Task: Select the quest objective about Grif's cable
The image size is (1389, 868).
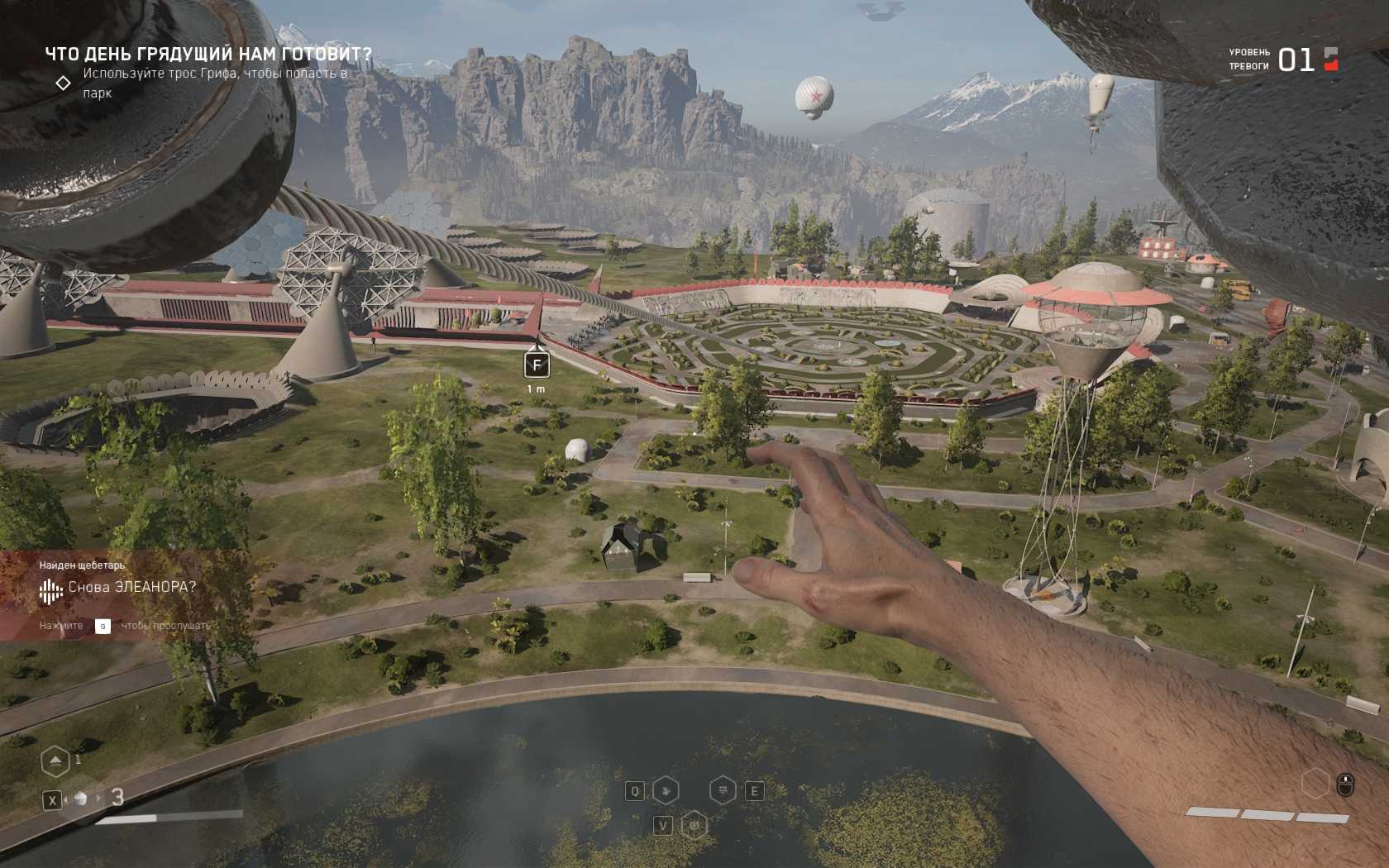Action: coord(215,83)
